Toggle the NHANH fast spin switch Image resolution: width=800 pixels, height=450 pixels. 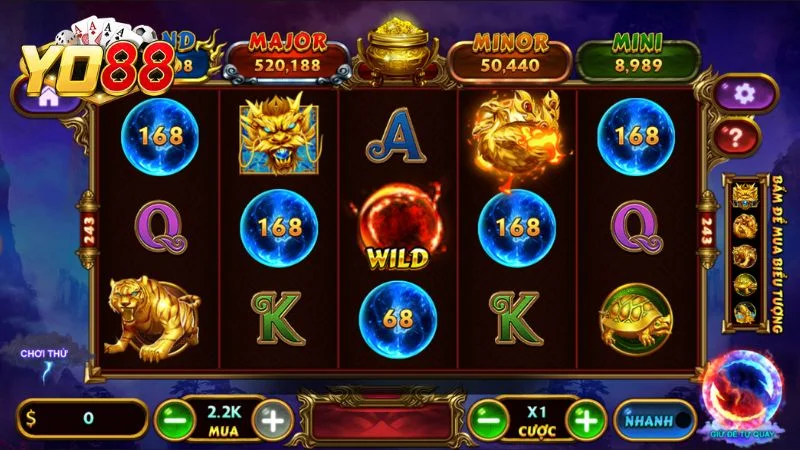pos(653,421)
